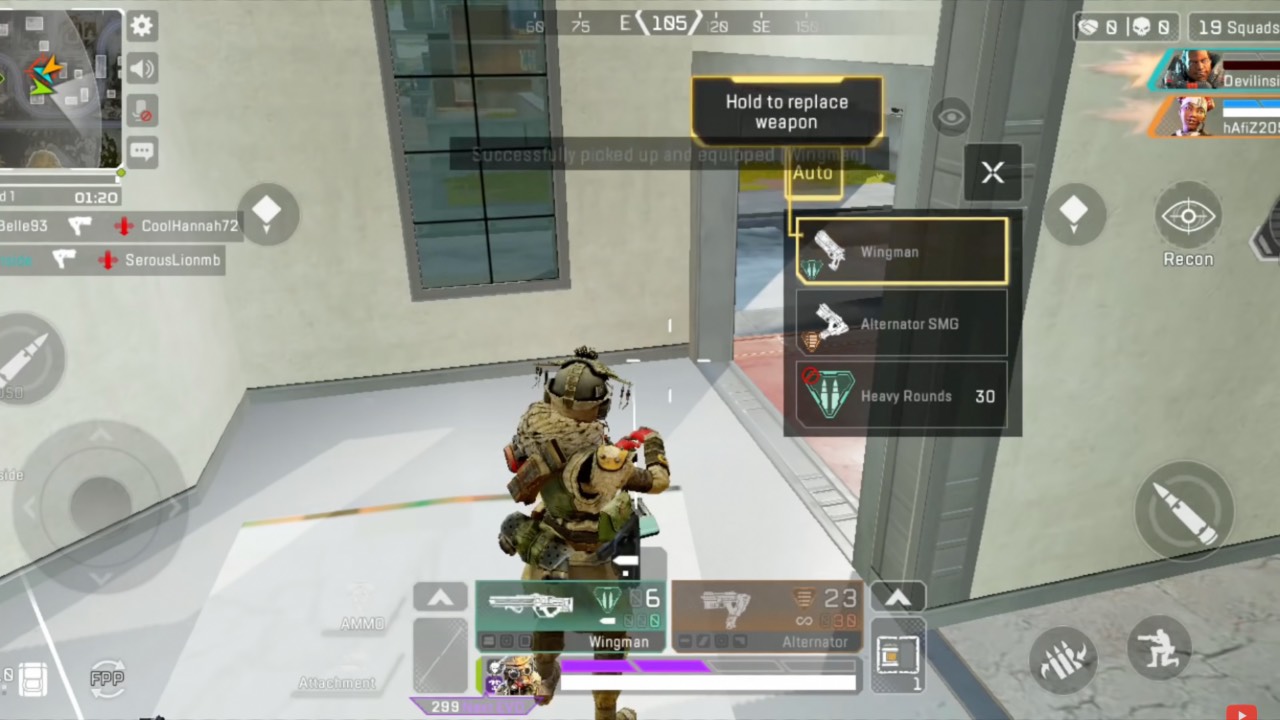1280x720 pixels.
Task: Grab the Heavy Rounds ammo stack
Action: click(x=902, y=396)
